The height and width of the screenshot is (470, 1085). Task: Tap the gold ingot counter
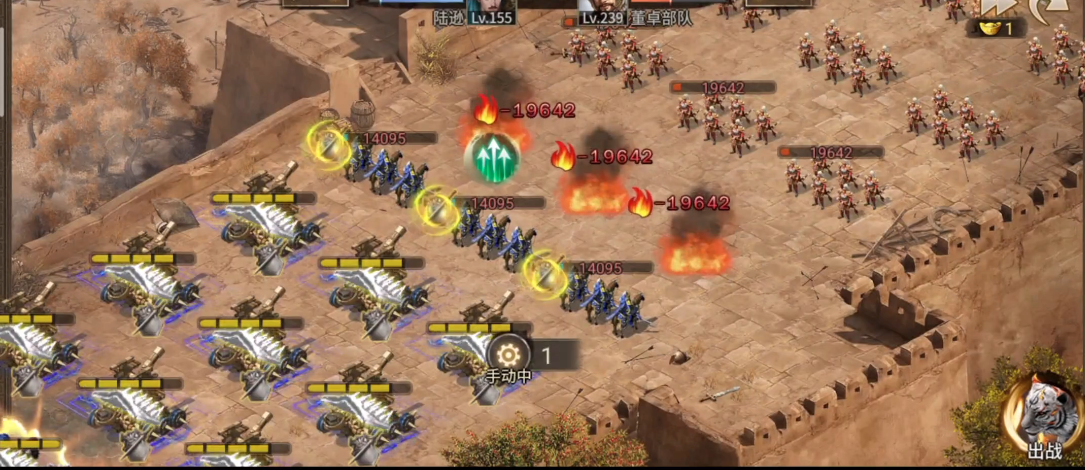[x=996, y=29]
